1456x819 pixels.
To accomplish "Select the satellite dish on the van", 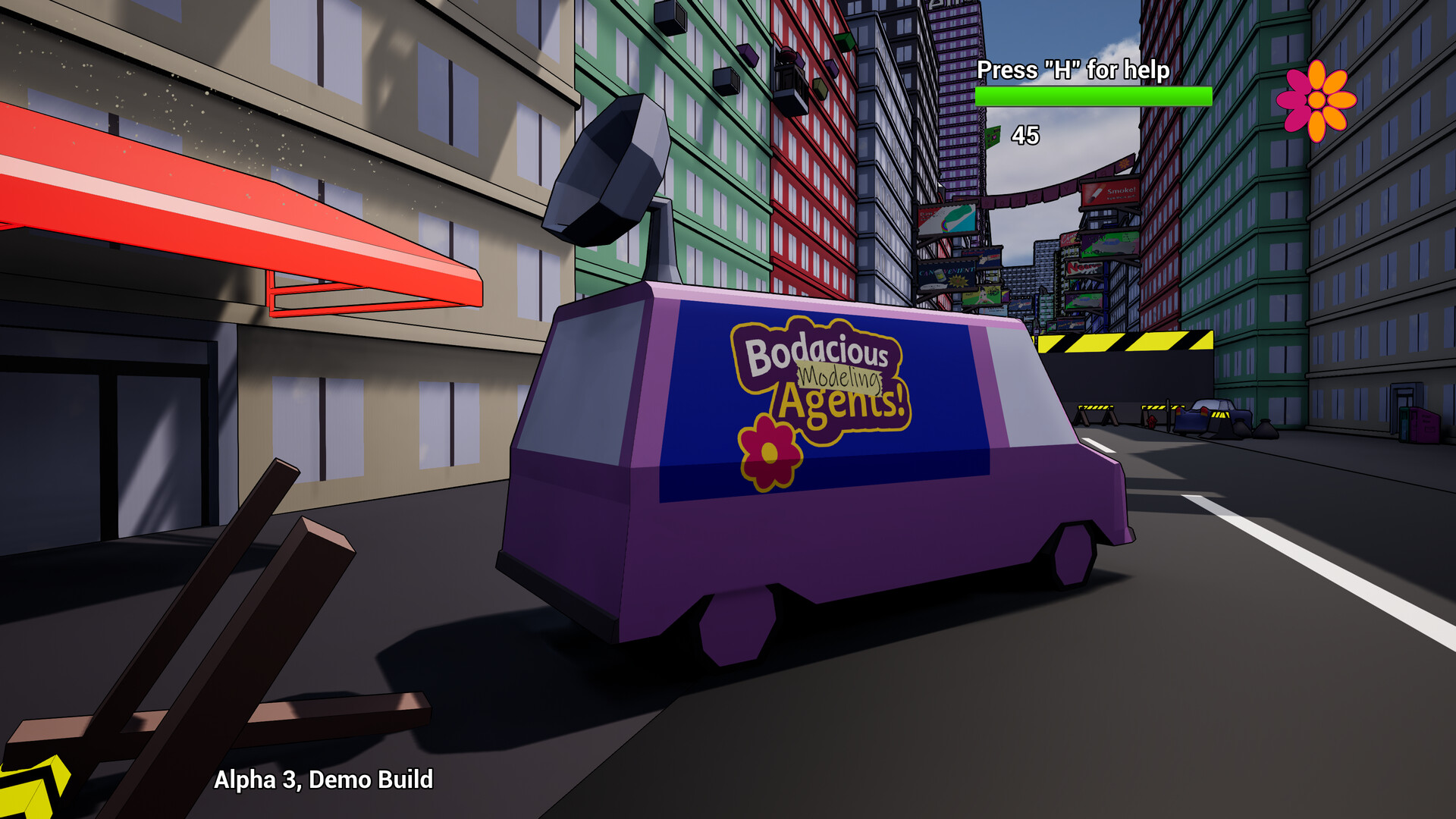I will [607, 174].
